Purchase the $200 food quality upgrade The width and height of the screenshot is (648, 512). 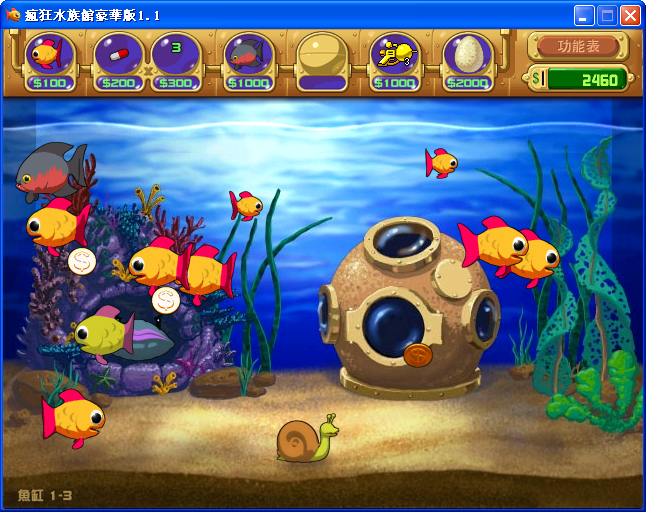pos(118,59)
